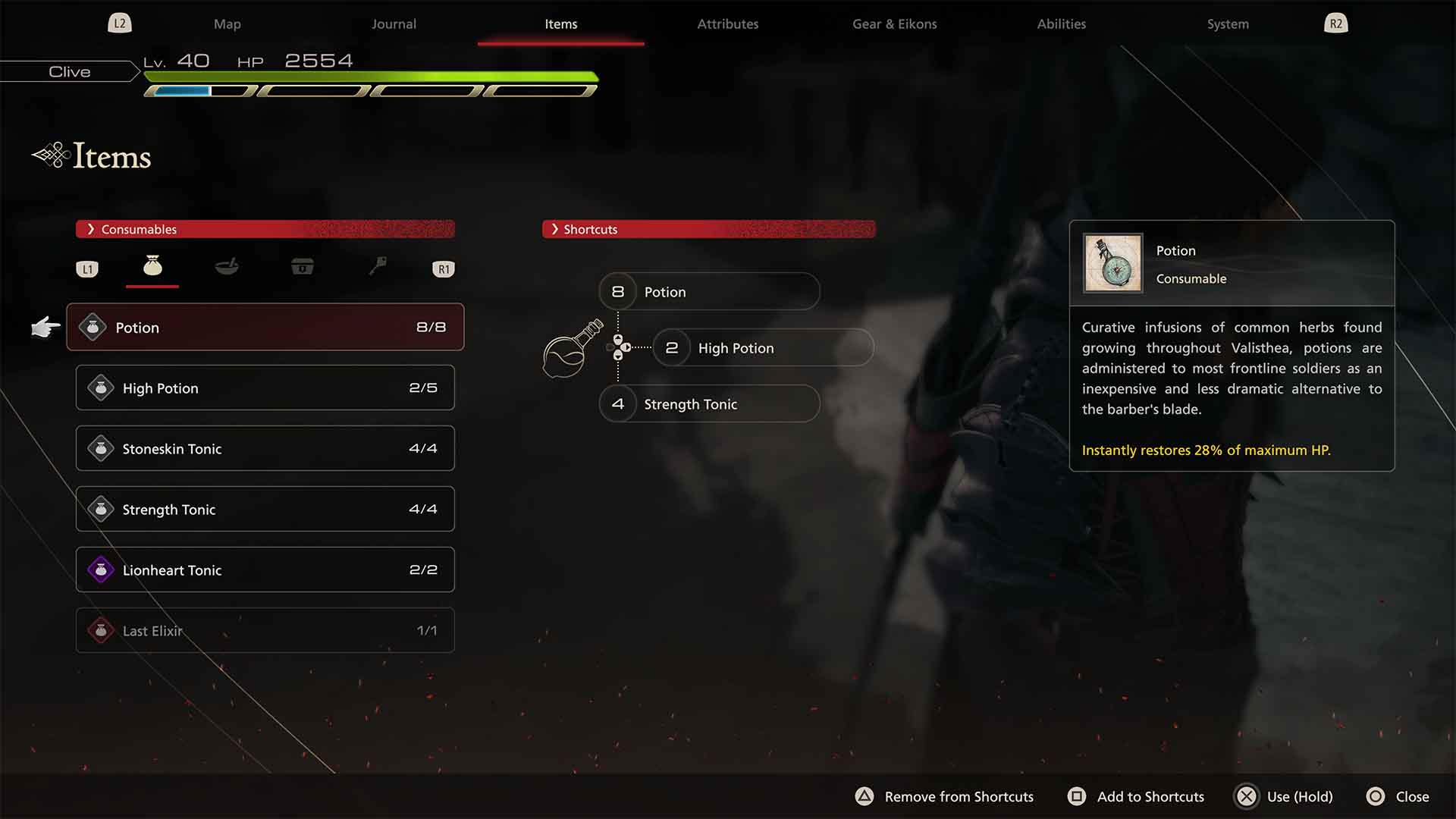This screenshot has width=1456, height=819.
Task: Switch to the Abilities tab
Action: tap(1061, 24)
